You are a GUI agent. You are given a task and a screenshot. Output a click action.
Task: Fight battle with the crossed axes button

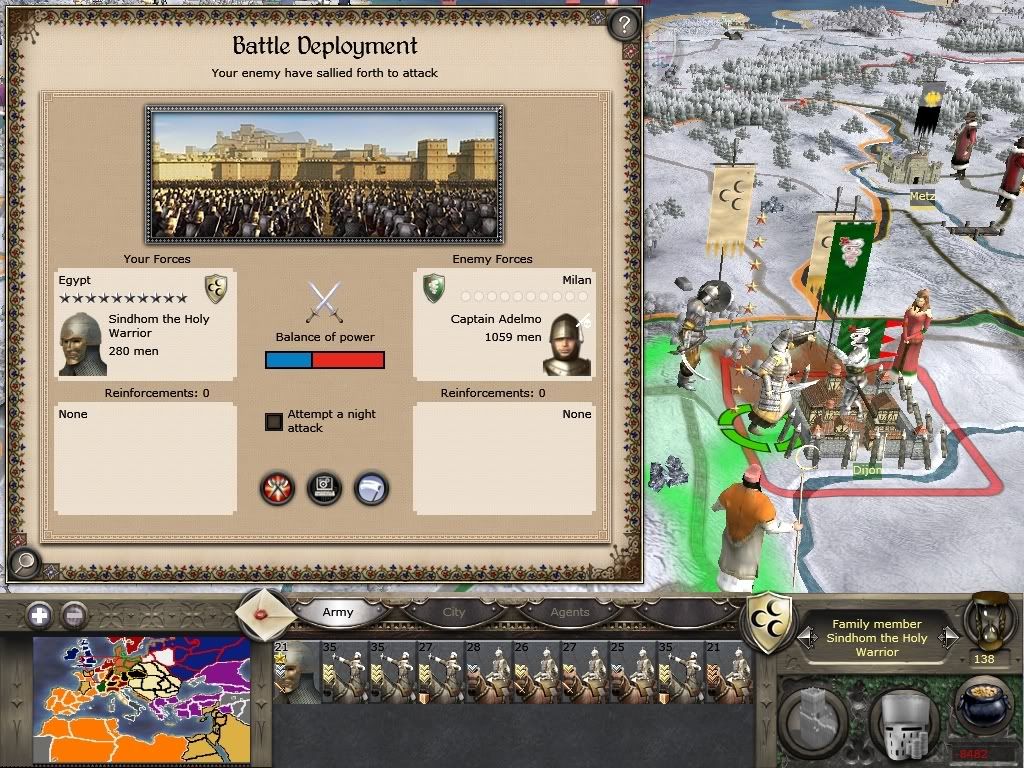(x=277, y=488)
